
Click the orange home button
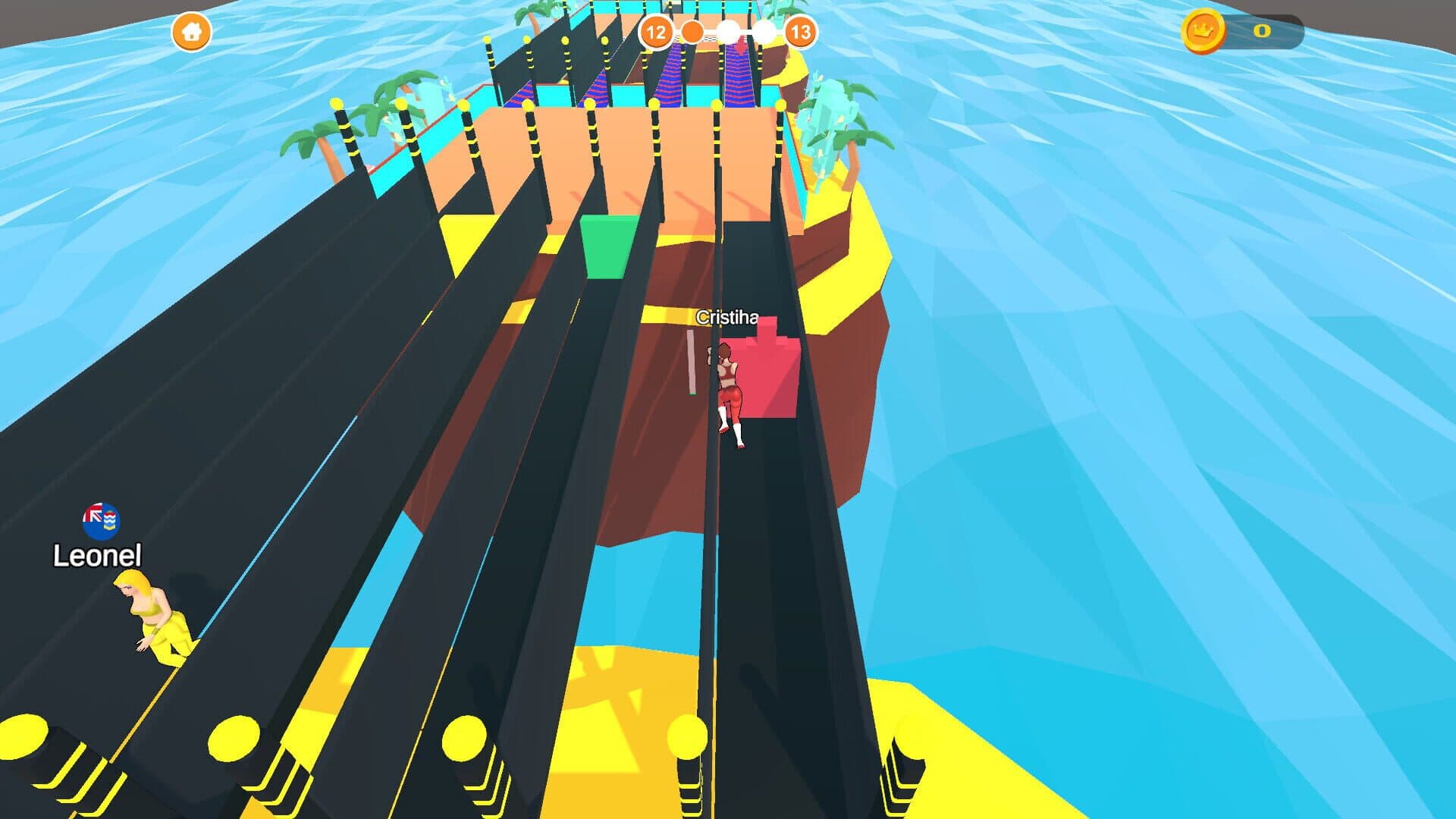pos(191,32)
